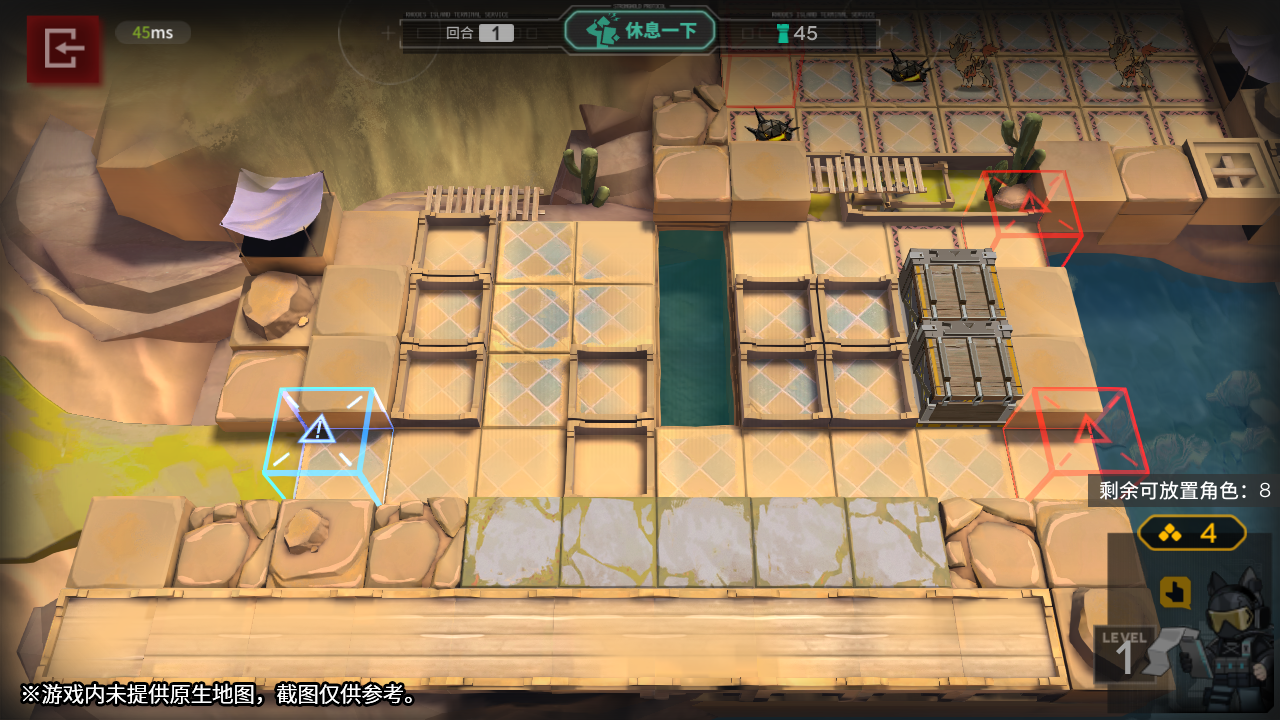Click the 休息一下 rest button
The image size is (1280, 720).
pos(641,31)
